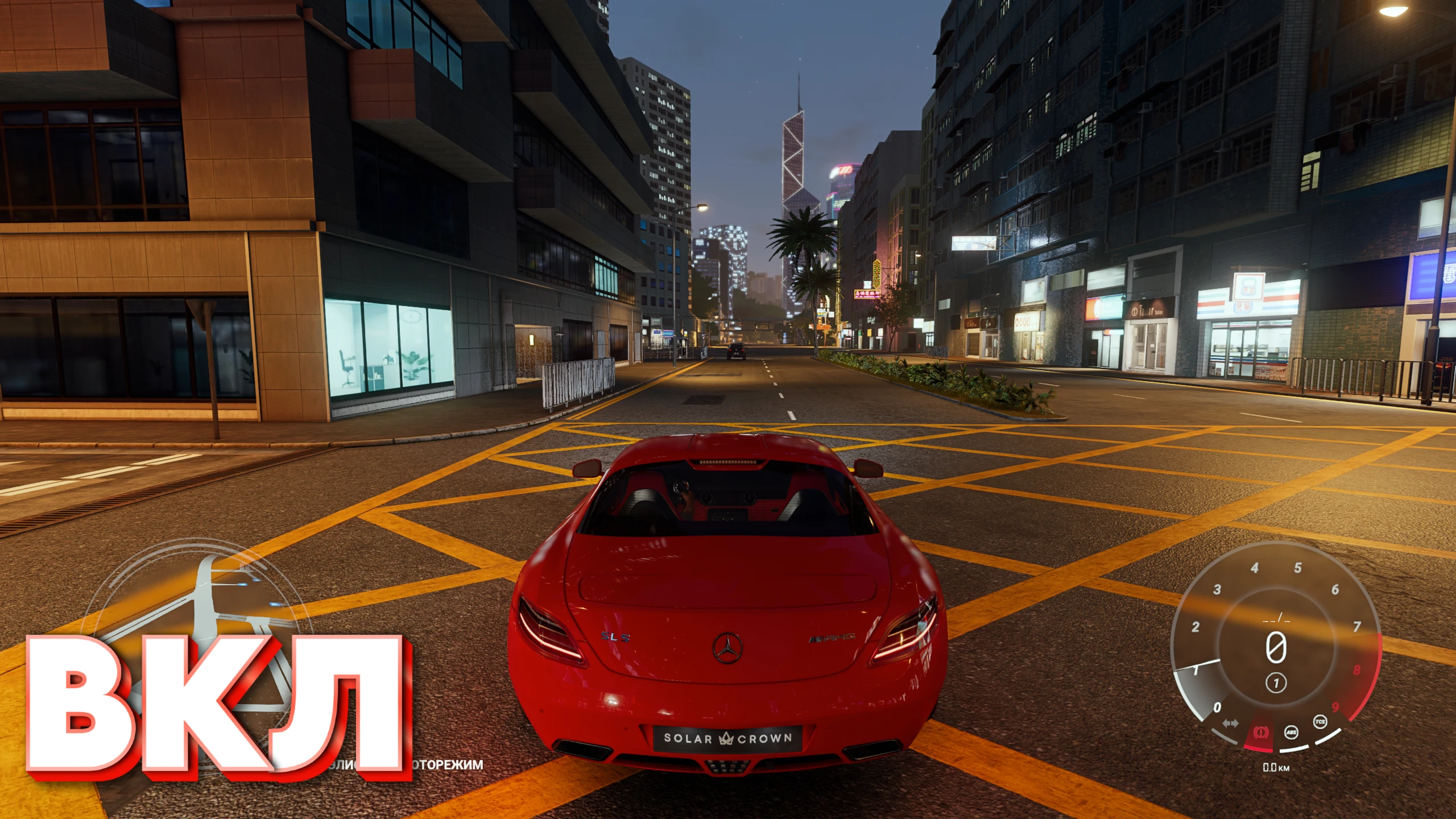
Task: Expand the trip distance display showing 0.0 км
Action: coord(1276,768)
